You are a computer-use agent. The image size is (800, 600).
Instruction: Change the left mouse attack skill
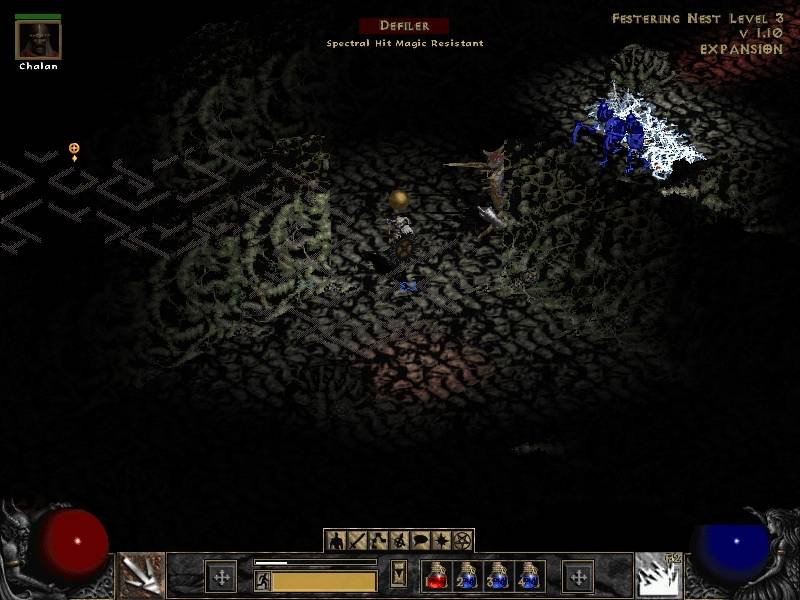[141, 576]
